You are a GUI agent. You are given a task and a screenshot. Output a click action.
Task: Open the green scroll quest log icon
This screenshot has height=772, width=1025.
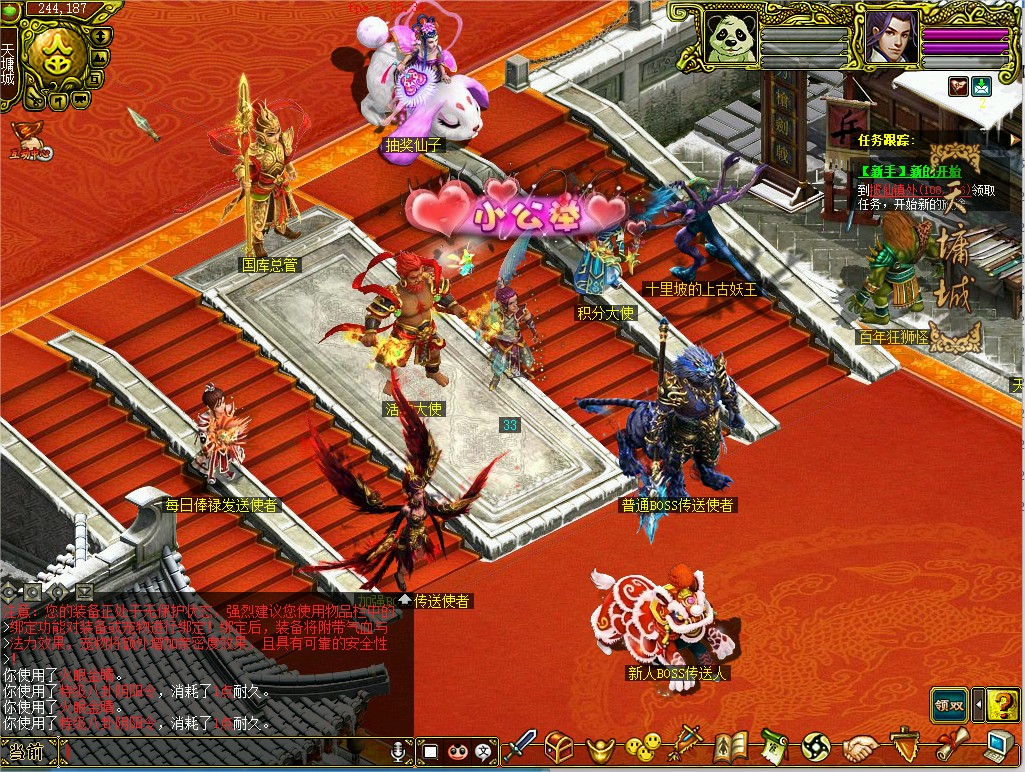[x=773, y=747]
